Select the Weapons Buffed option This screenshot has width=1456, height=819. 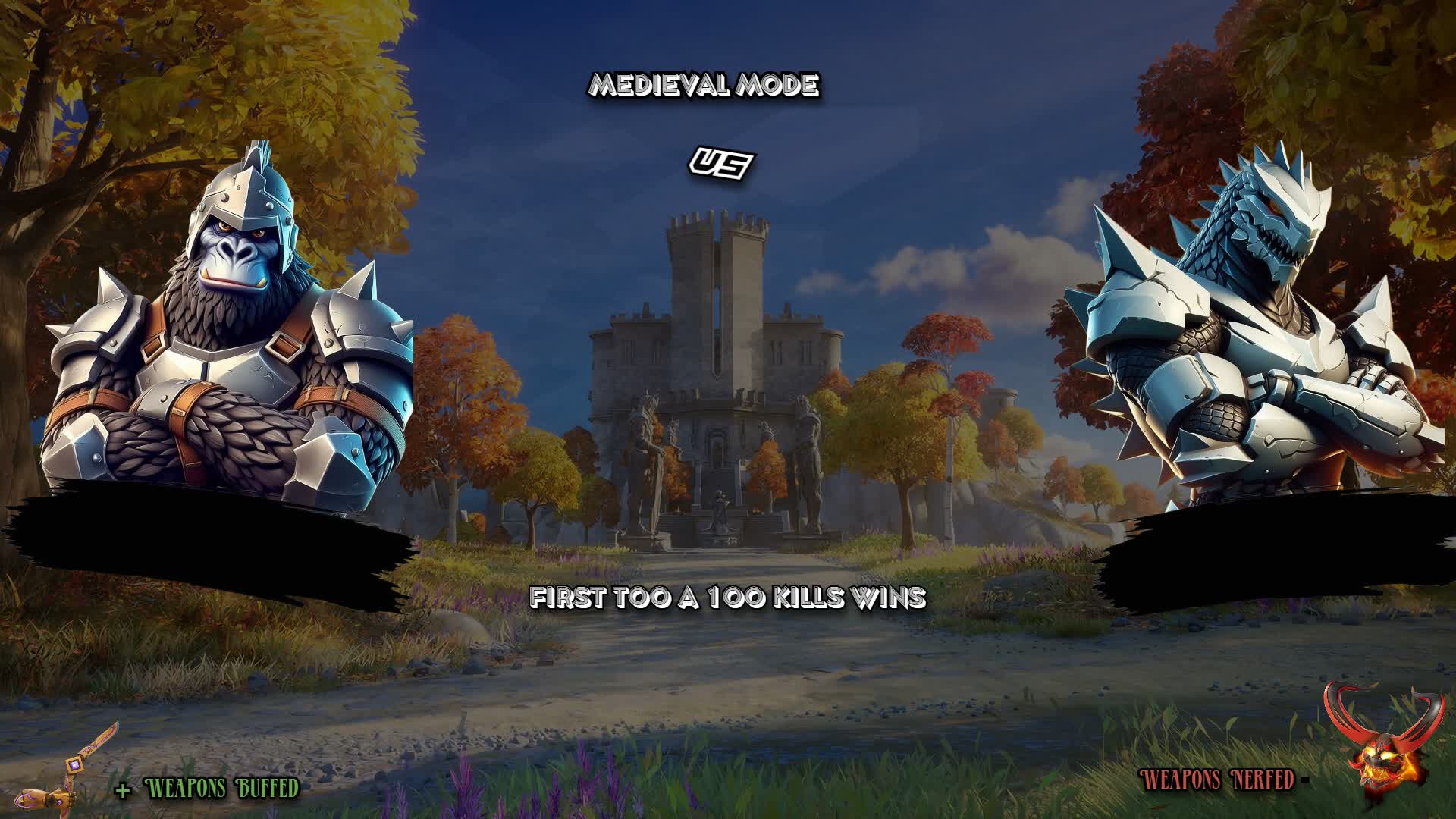pyautogui.click(x=221, y=789)
